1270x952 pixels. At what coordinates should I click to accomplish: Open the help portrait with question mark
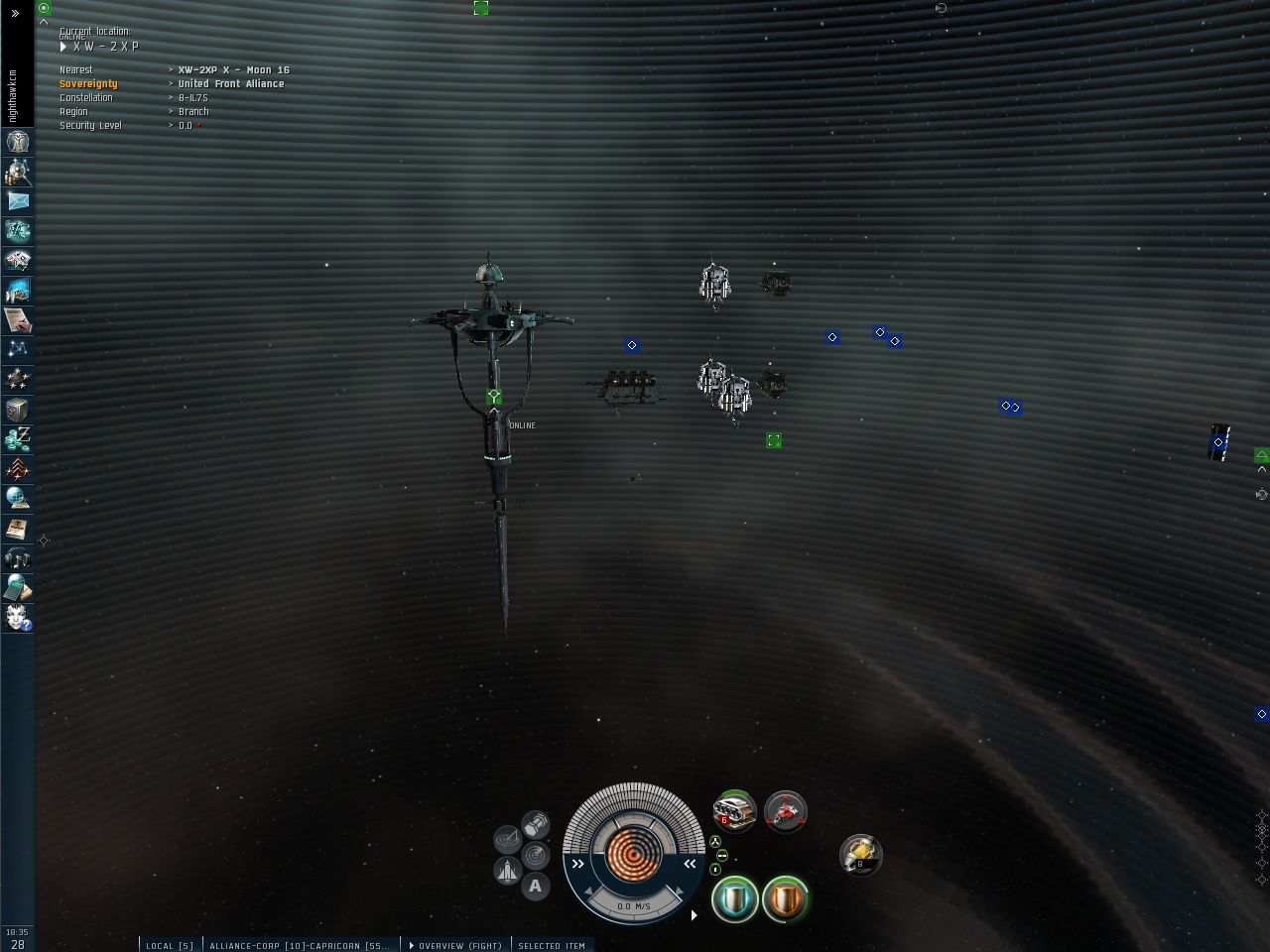pyautogui.click(x=18, y=618)
